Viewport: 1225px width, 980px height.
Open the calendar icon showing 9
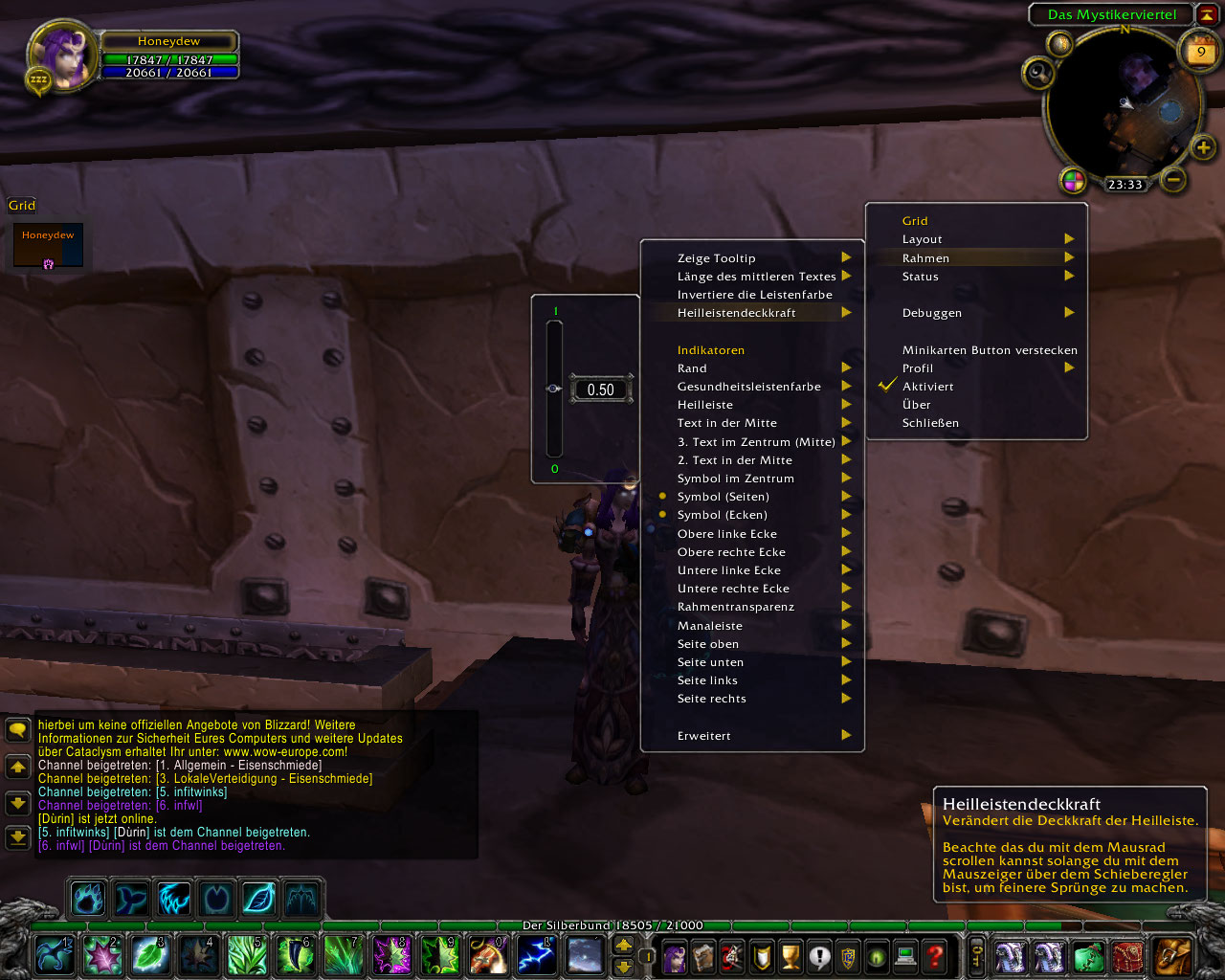click(x=1201, y=52)
